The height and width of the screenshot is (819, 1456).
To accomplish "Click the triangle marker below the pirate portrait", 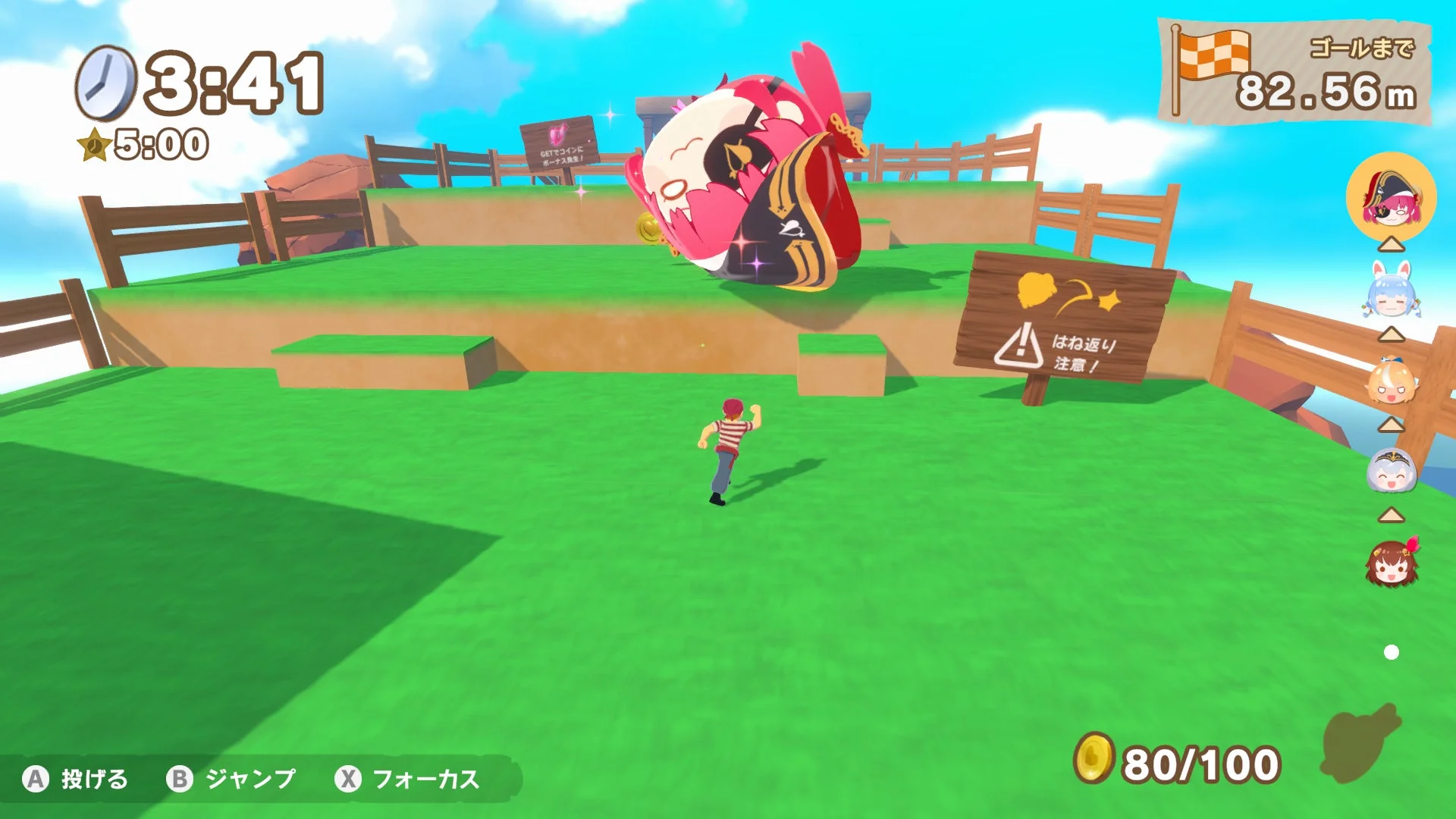I will click(x=1391, y=243).
